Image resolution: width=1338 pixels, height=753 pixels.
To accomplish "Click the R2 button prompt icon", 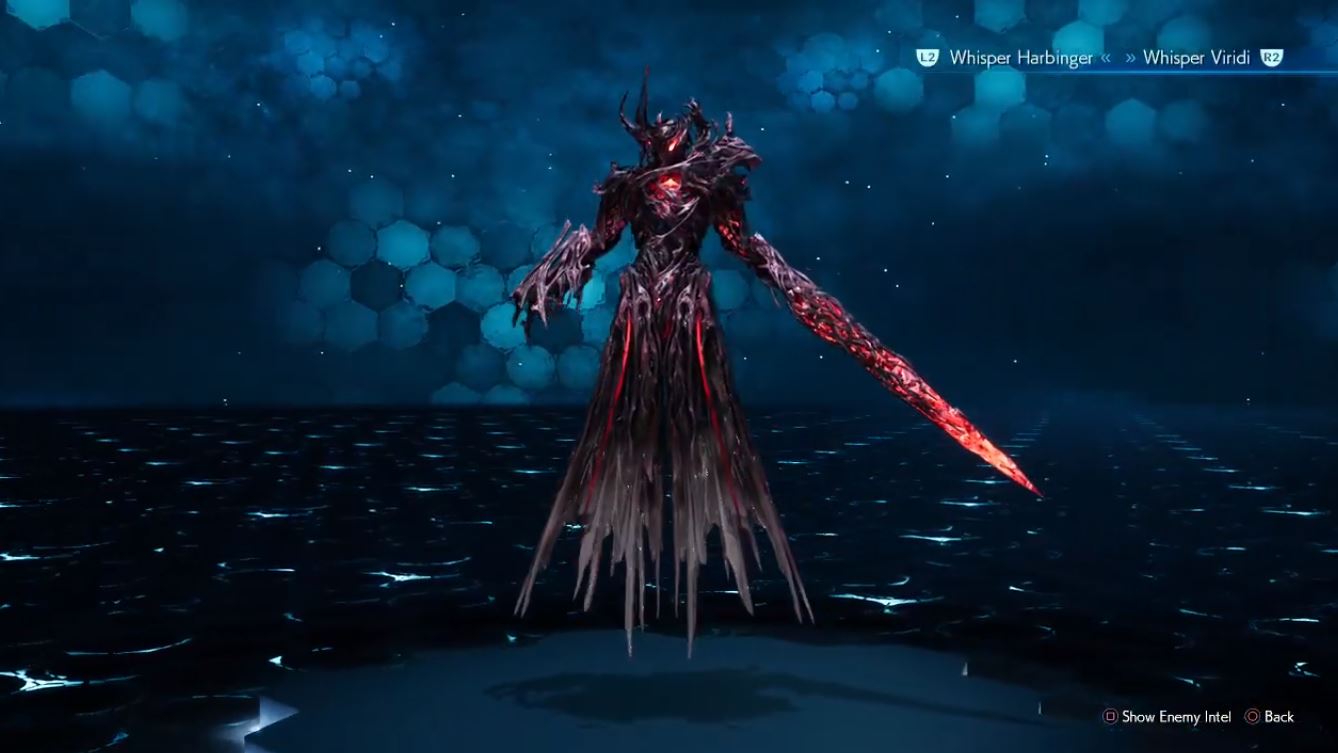I will pos(1272,57).
